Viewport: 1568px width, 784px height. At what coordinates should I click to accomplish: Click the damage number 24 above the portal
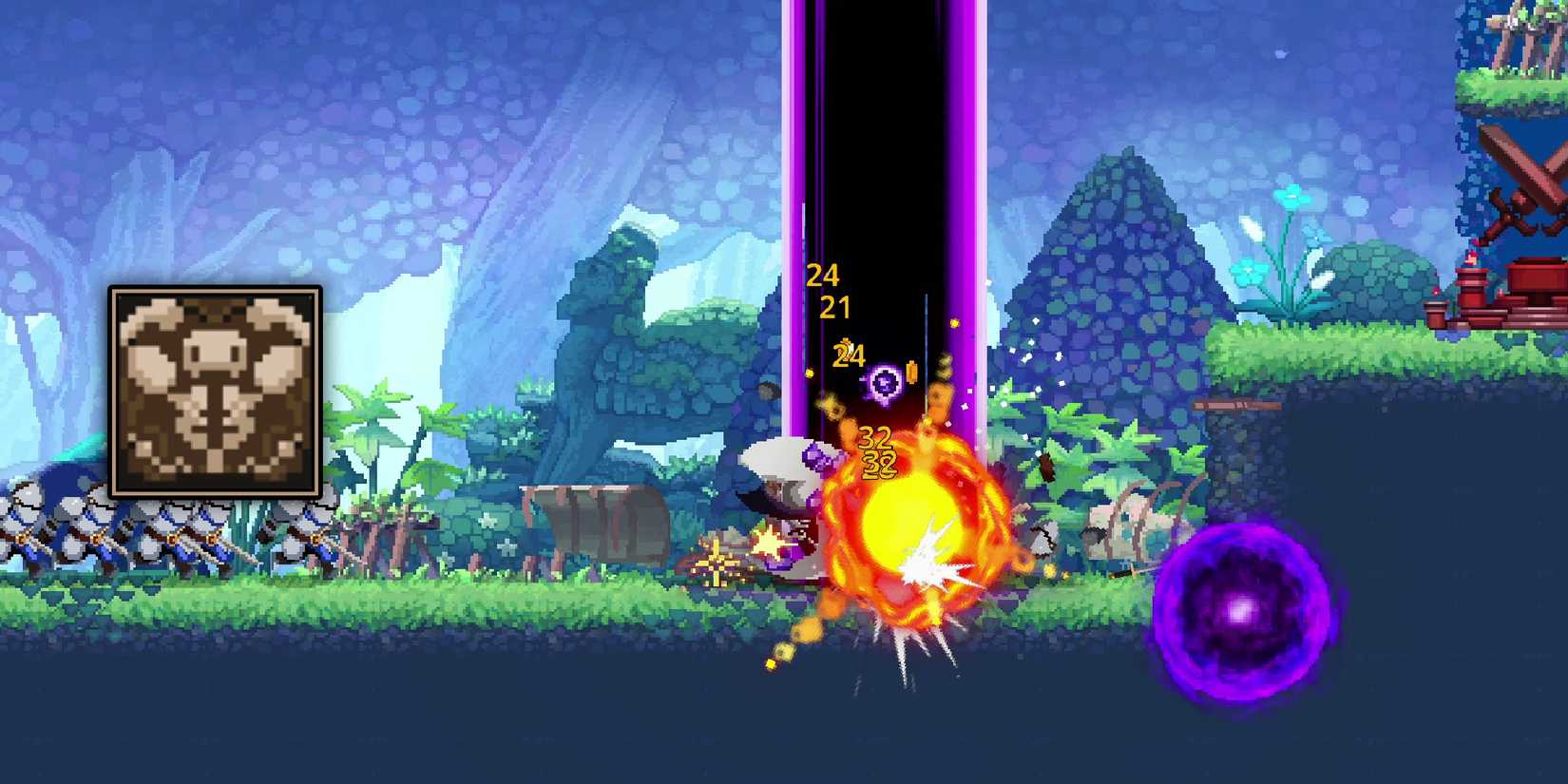pos(824,277)
